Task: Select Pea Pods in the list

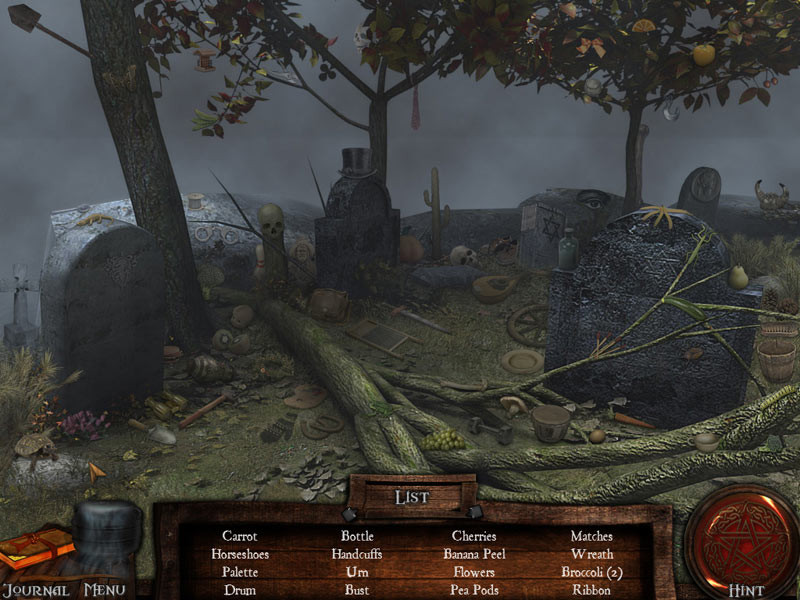Action: 474,590
